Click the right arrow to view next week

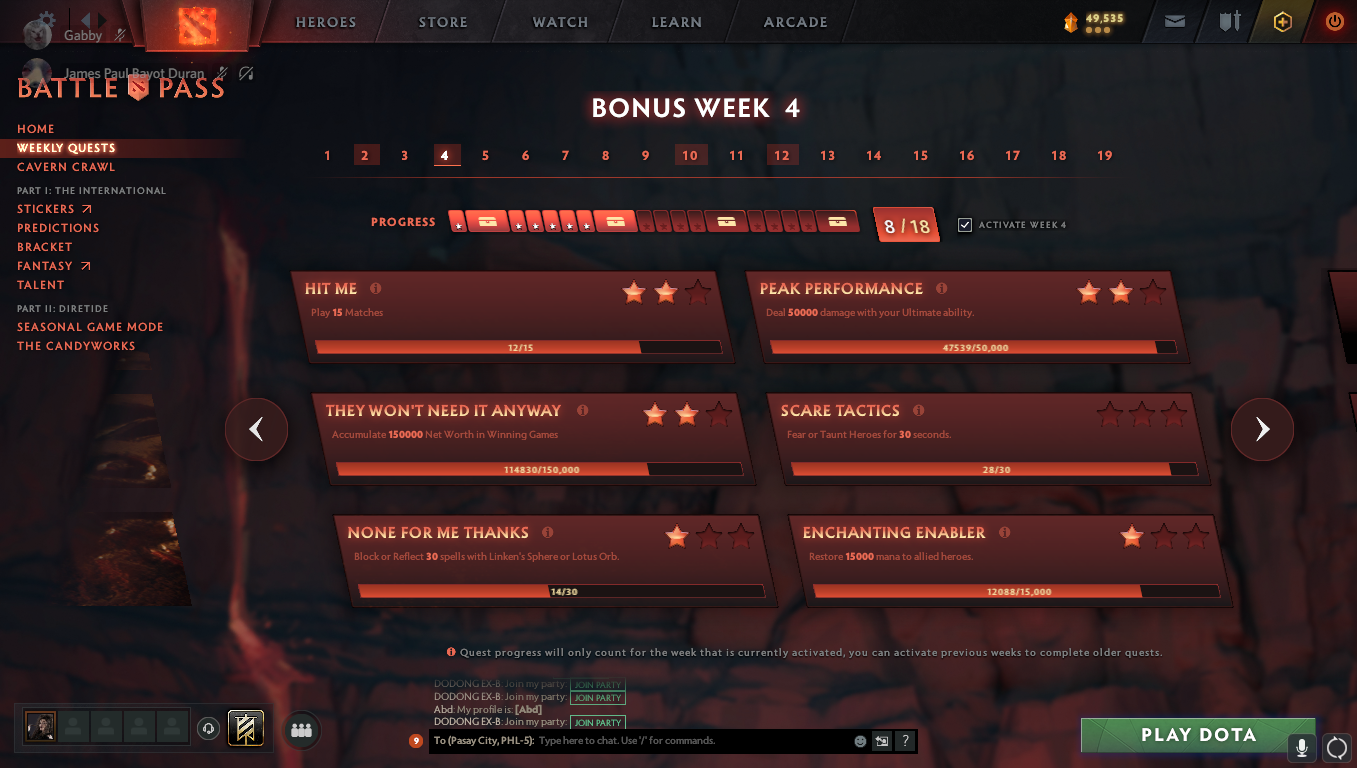pyautogui.click(x=1262, y=429)
